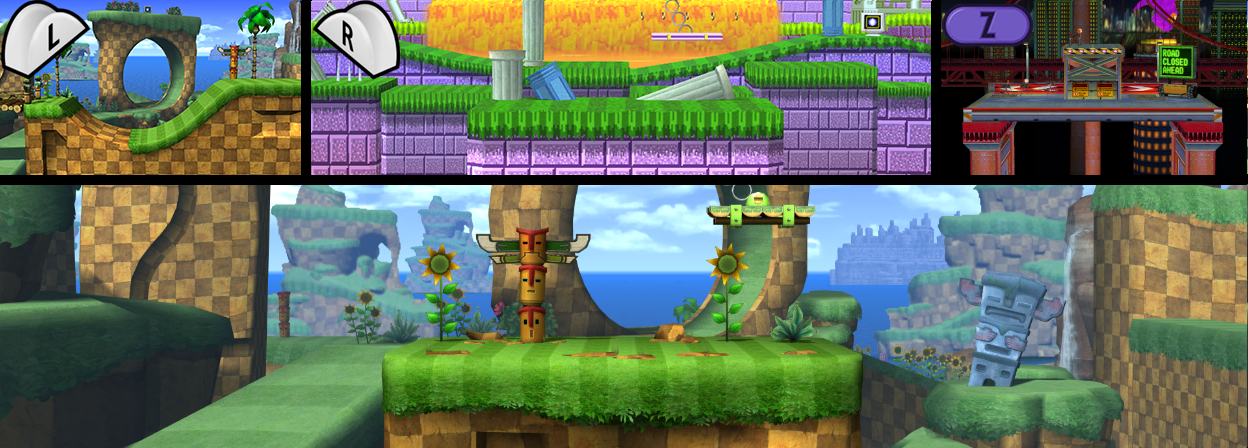Choose the purple brick ruins stage thumbnail
The image size is (1248, 448).
click(x=621, y=88)
